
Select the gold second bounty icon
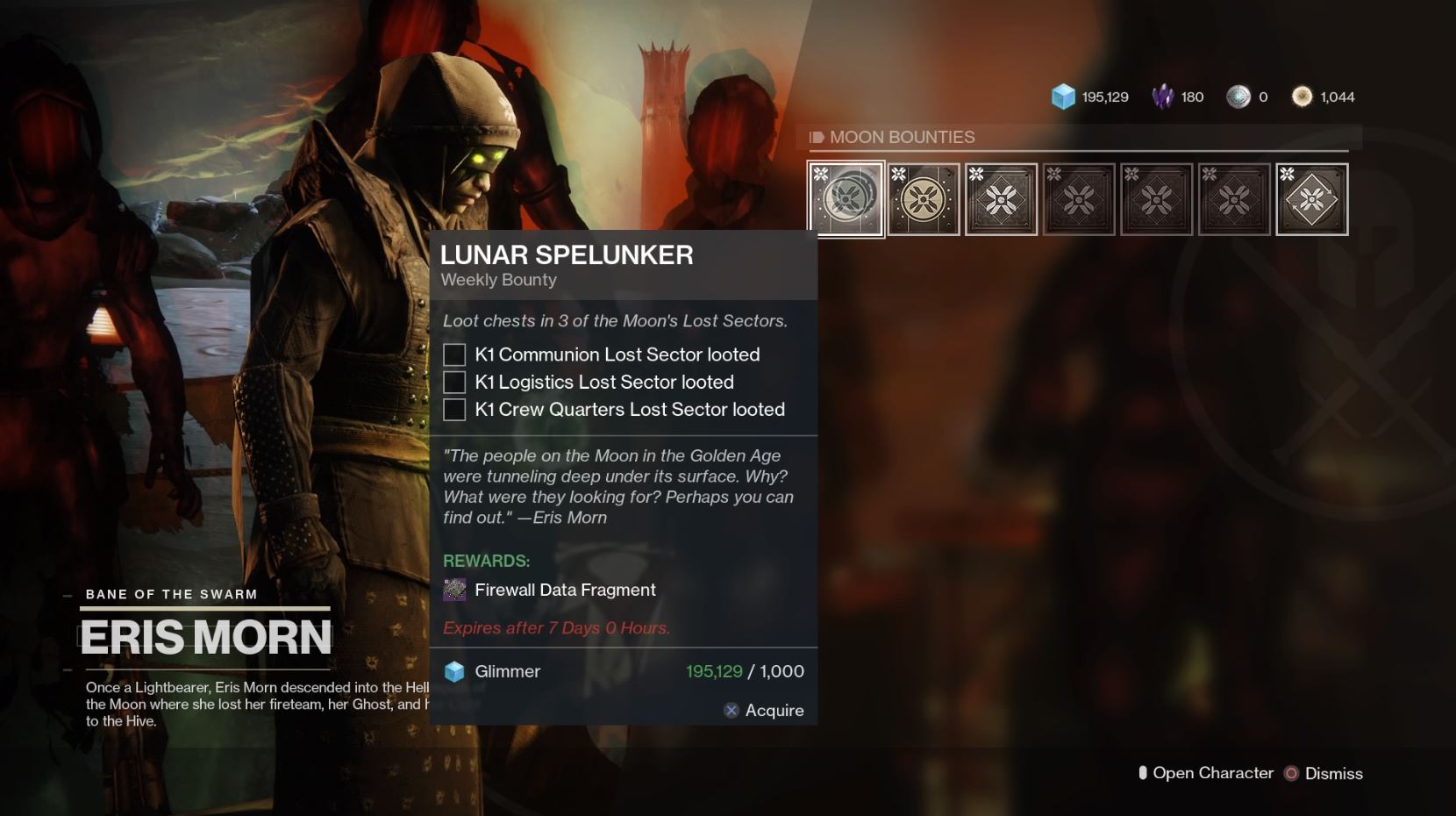[x=923, y=198]
